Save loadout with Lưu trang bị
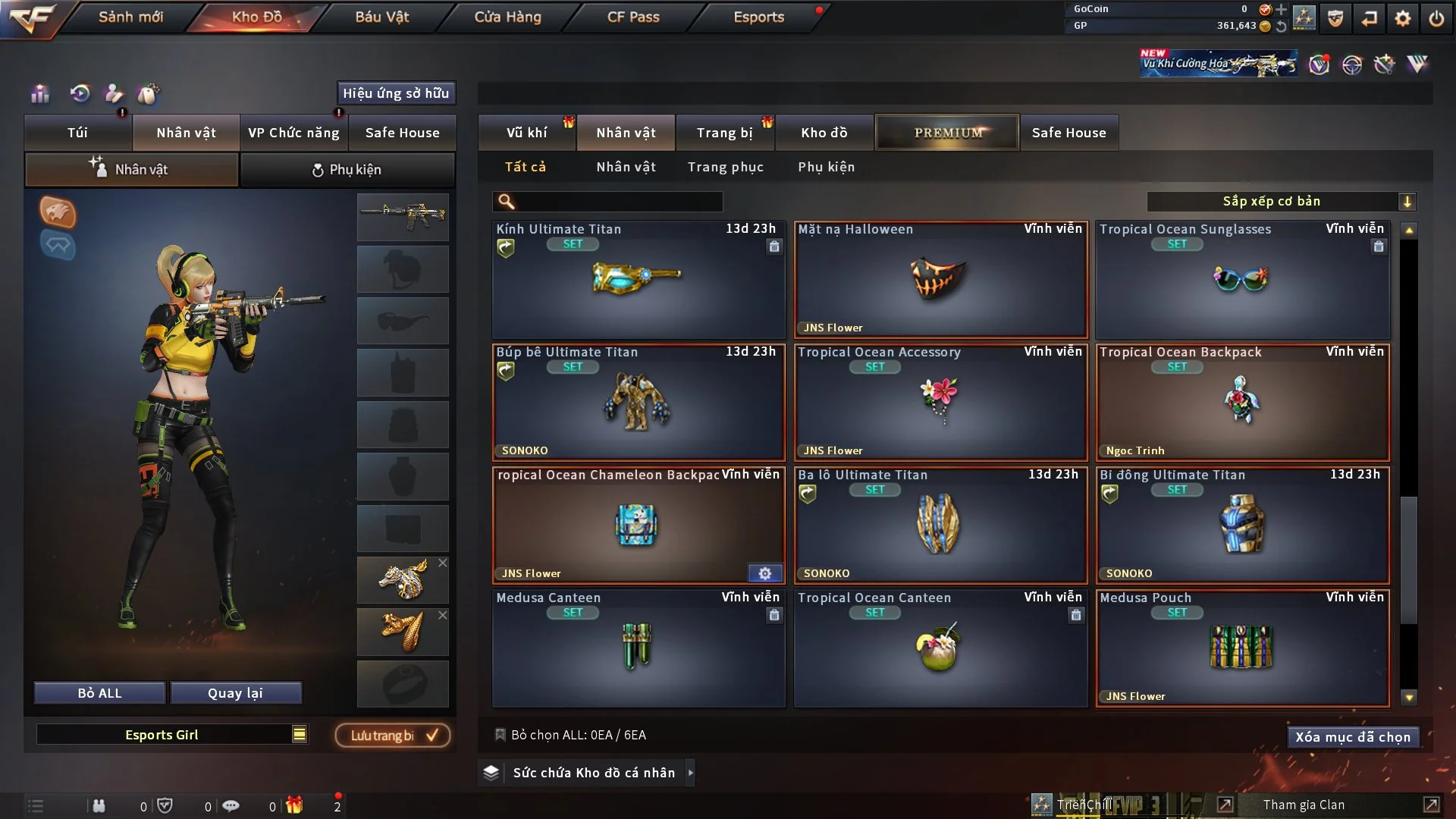The image size is (1456, 819). (x=393, y=736)
